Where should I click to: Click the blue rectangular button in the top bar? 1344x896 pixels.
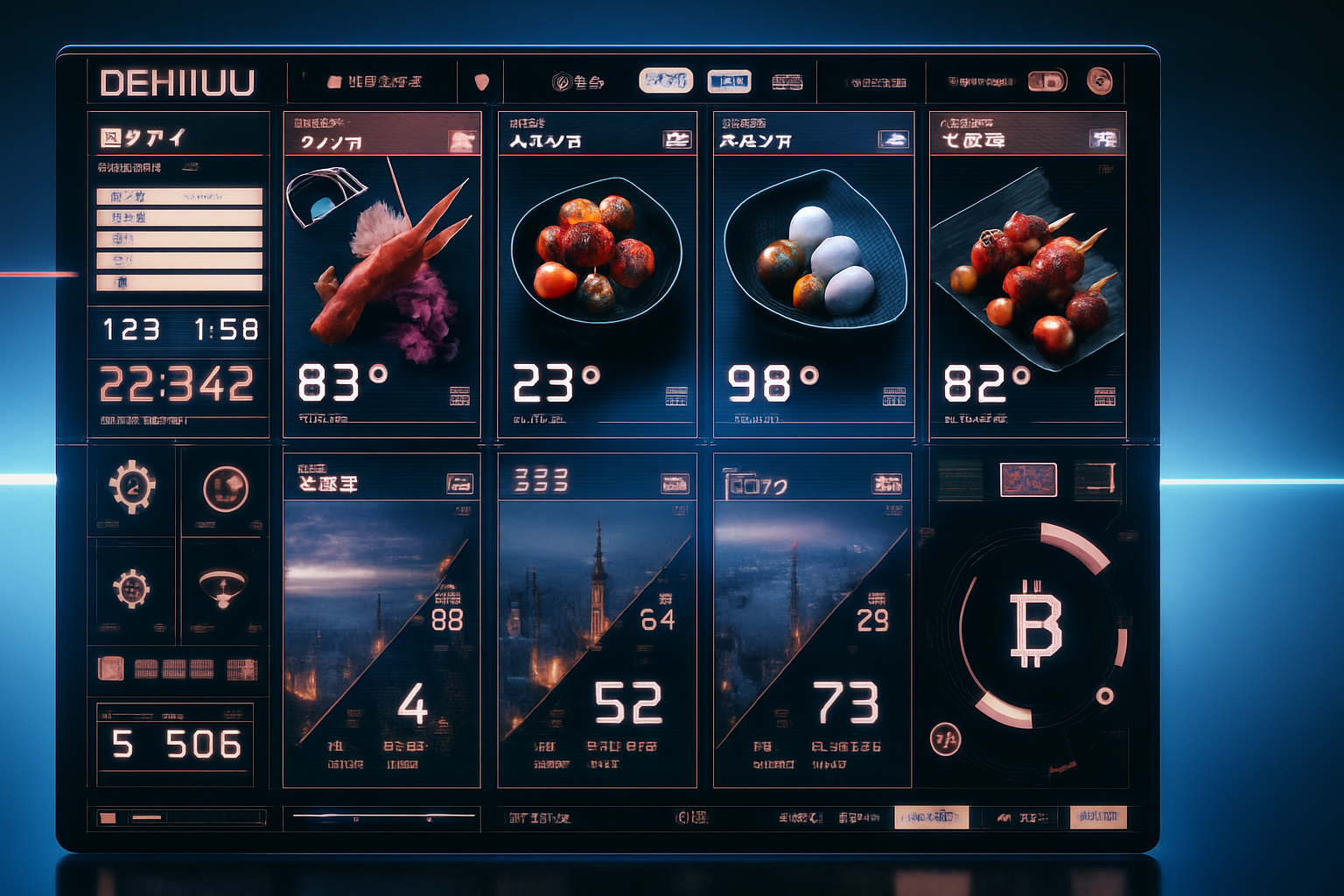pyautogui.click(x=729, y=81)
